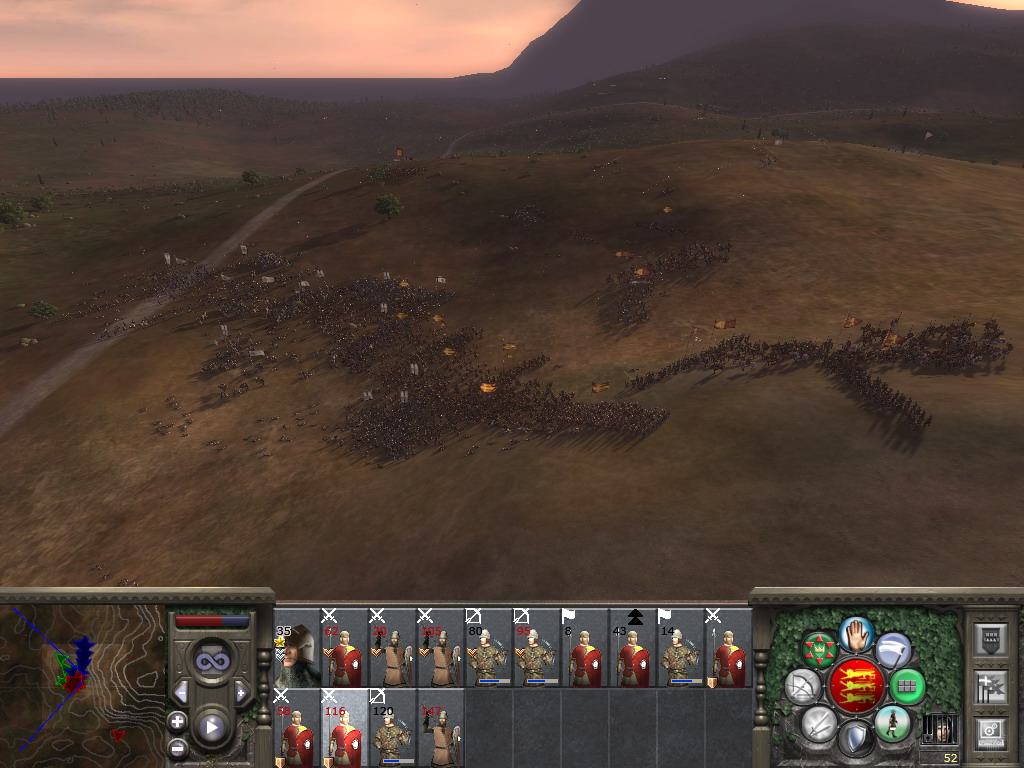1024x768 pixels.
Task: Select the unit card showing 147 men
Action: point(441,729)
